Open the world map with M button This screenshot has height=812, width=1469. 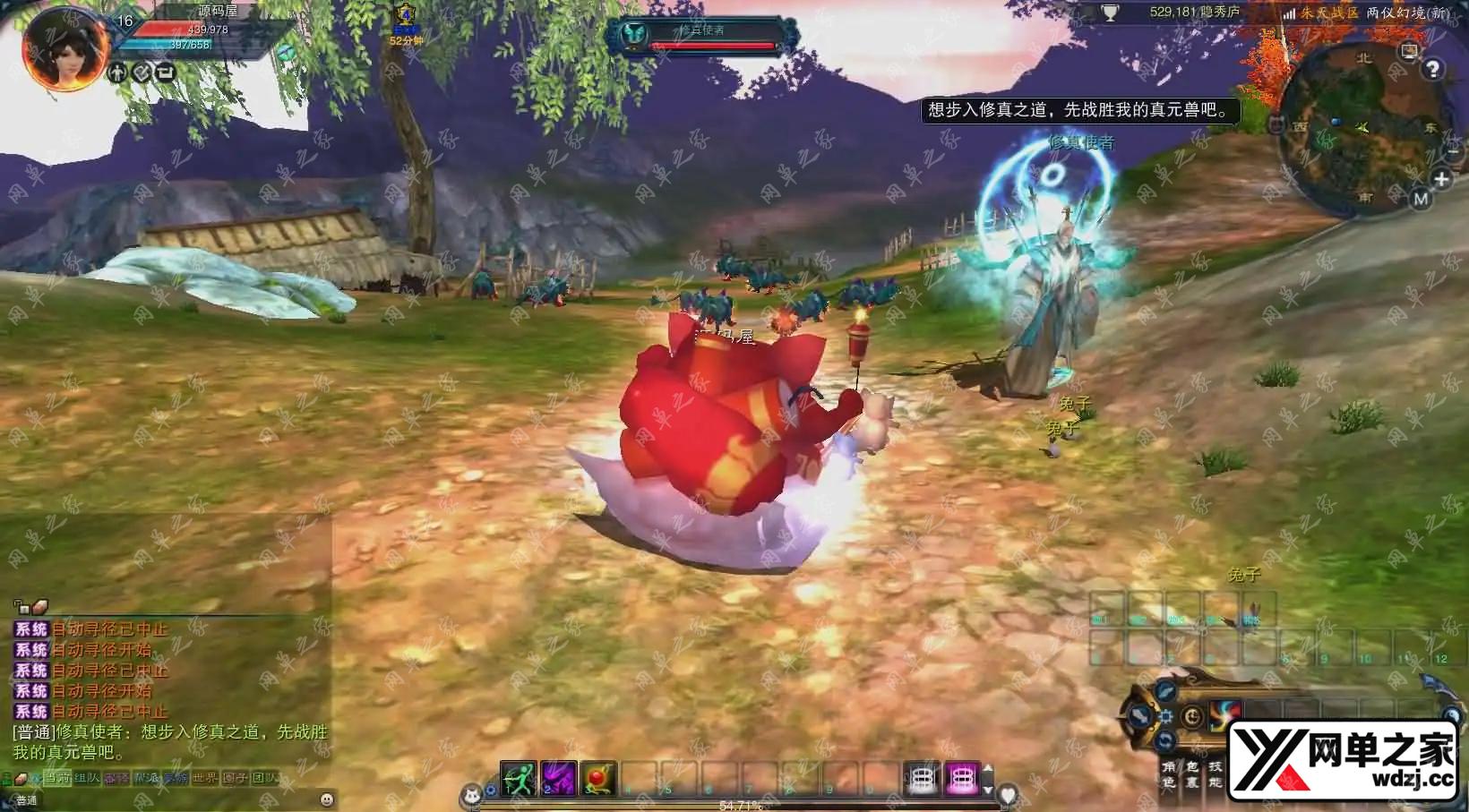(x=1421, y=200)
